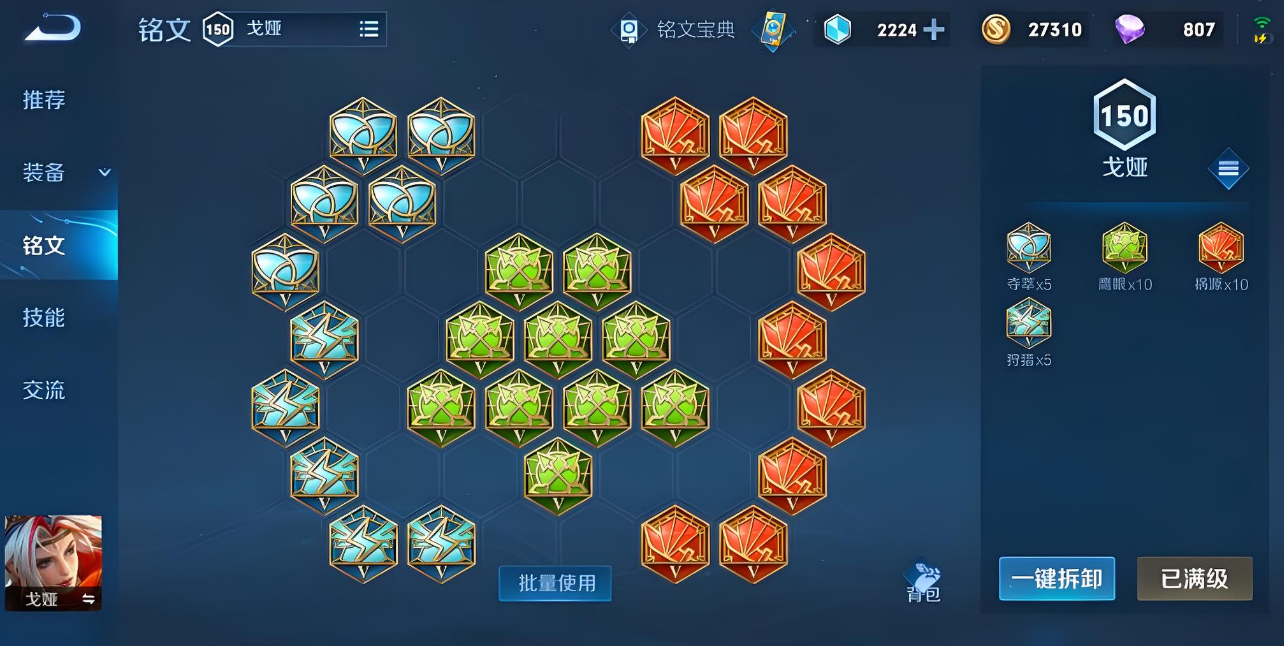
Task: Open the 交流 tab
Action: (45, 390)
